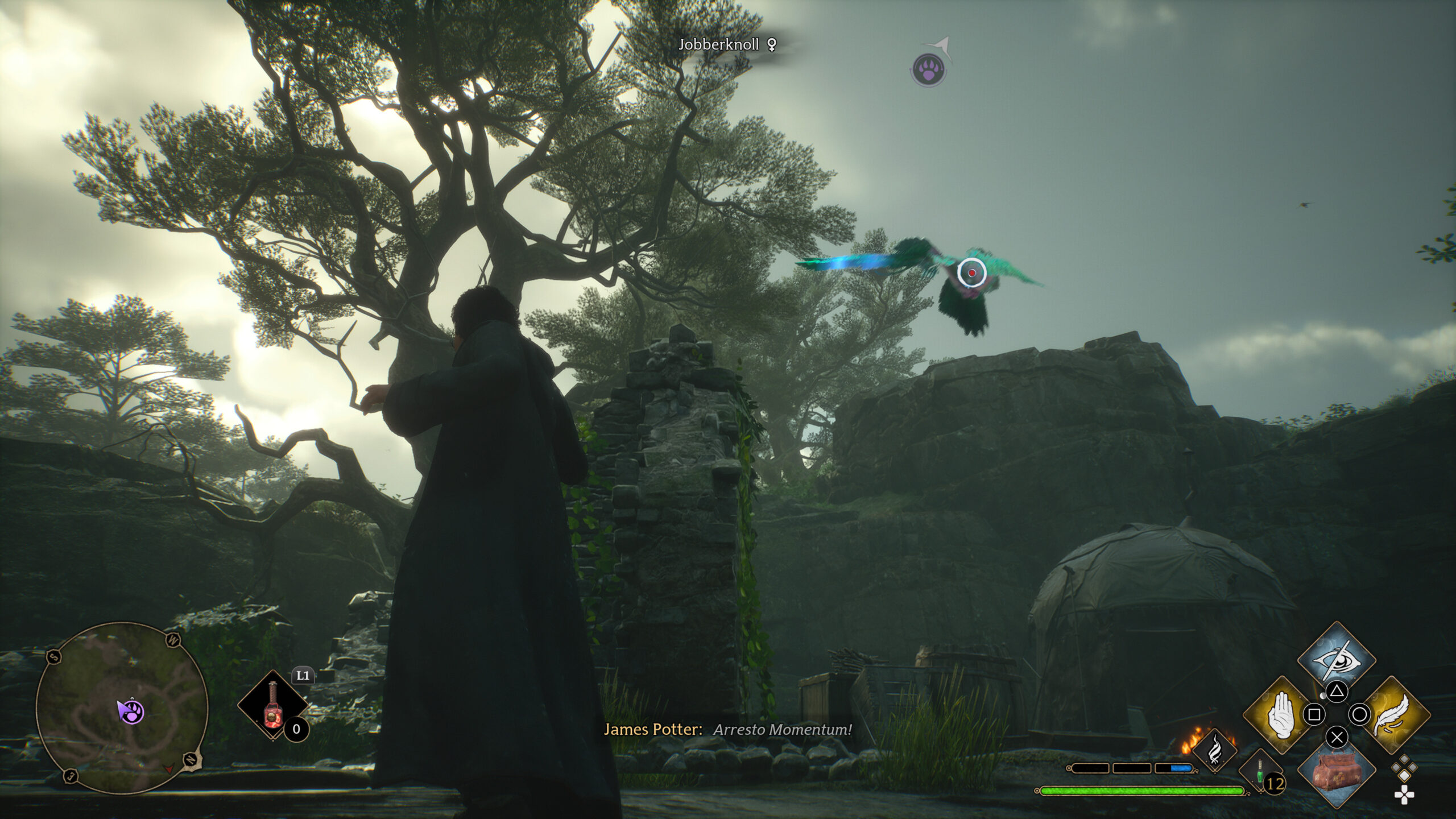Viewport: 1456px width, 819px height.
Task: Use the Nab-Sack leather bag
Action: (x=1337, y=772)
